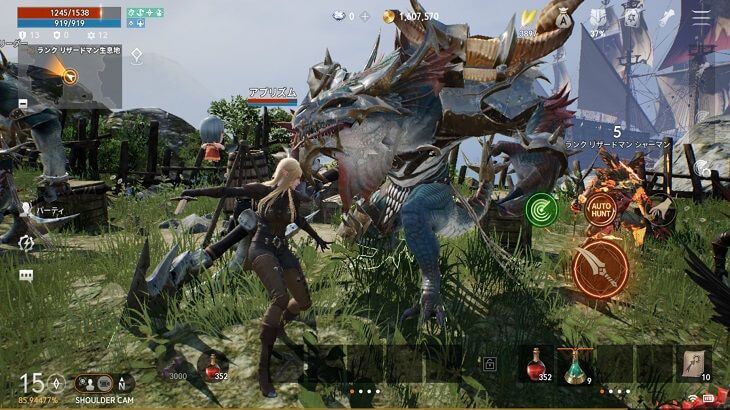Use the green flask potion slot
The image size is (730, 410).
[x=573, y=365]
